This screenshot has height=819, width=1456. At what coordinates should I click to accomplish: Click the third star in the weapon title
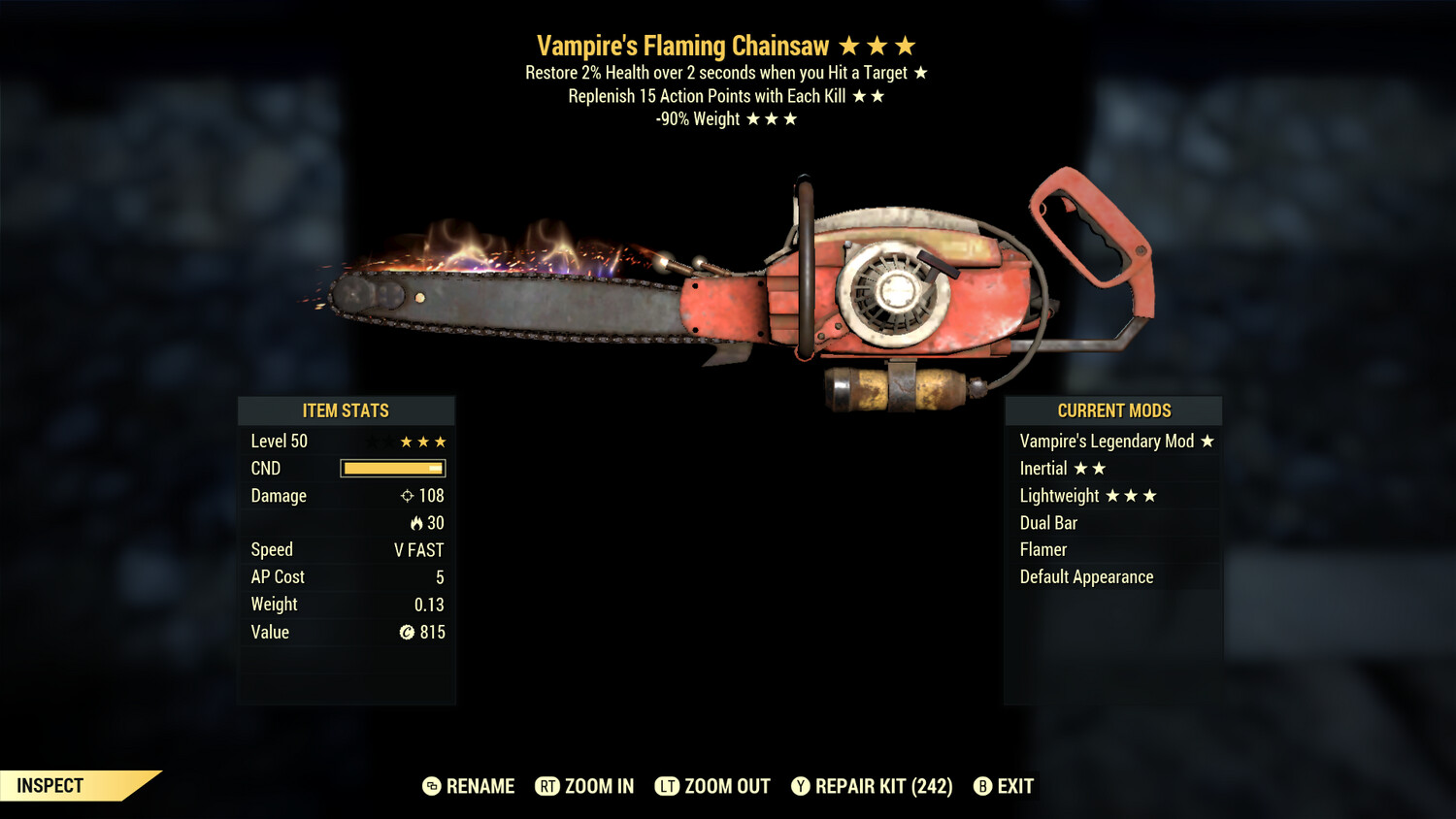(905, 45)
